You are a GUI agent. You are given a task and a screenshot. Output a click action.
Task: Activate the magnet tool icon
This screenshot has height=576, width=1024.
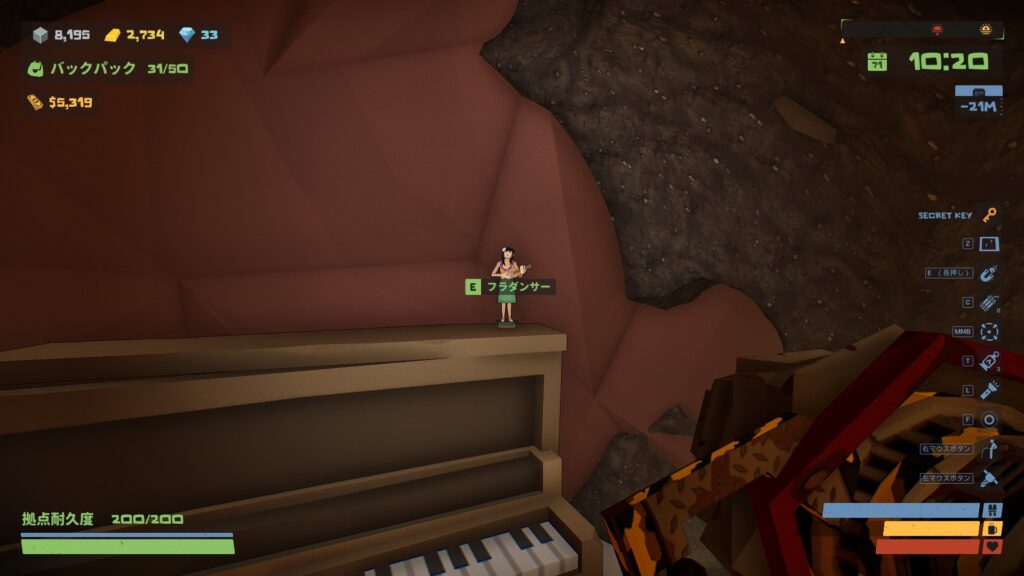click(x=989, y=273)
